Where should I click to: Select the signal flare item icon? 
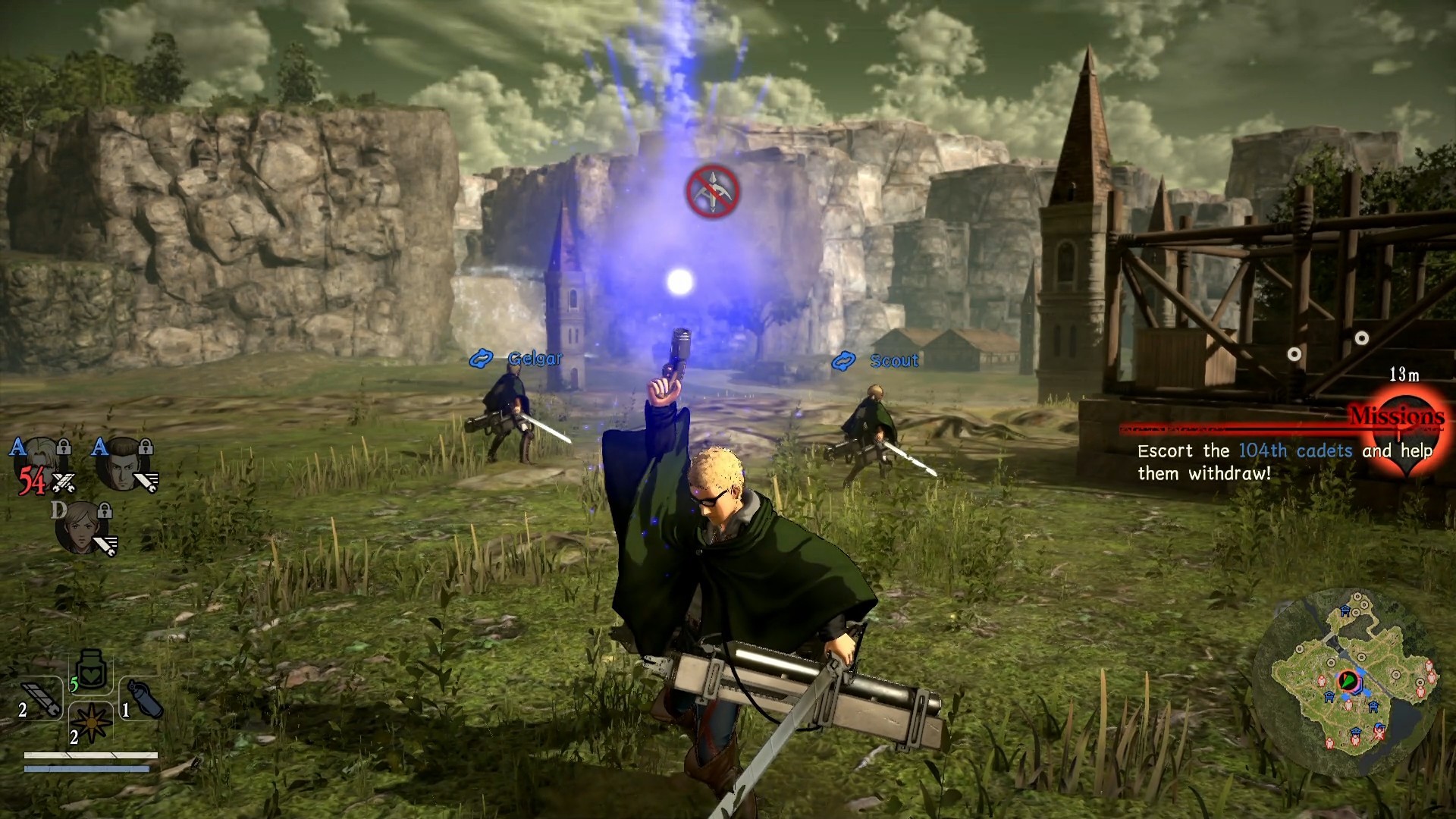pos(91,723)
